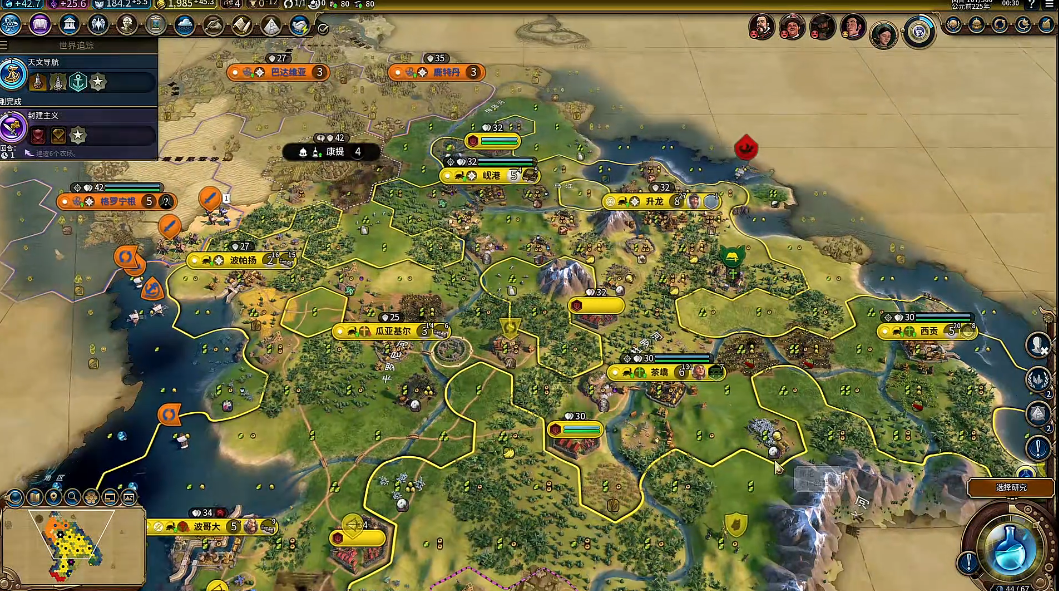Click the minimap to move camera

click(72, 545)
